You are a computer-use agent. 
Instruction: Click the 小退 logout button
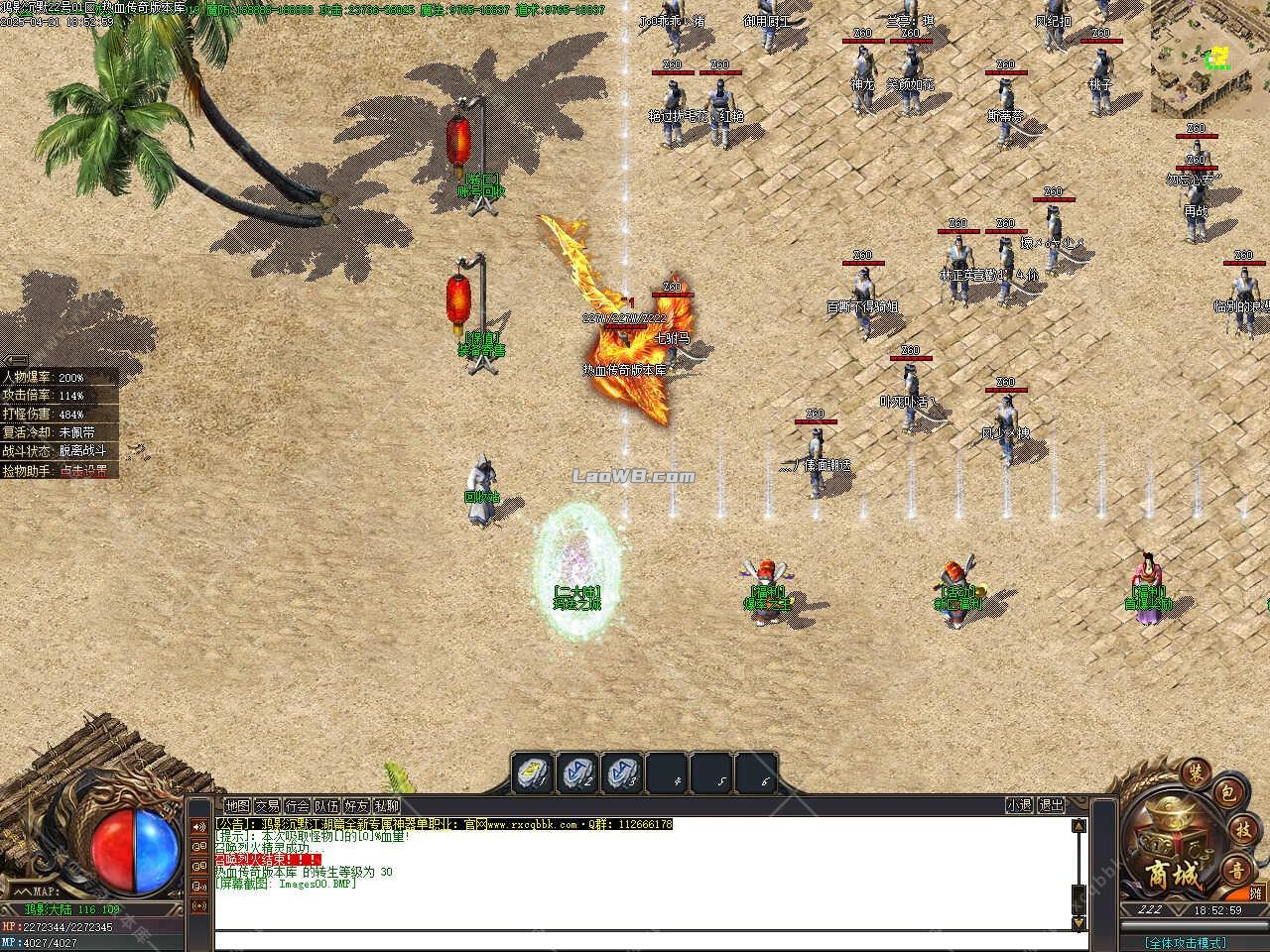(x=1019, y=805)
